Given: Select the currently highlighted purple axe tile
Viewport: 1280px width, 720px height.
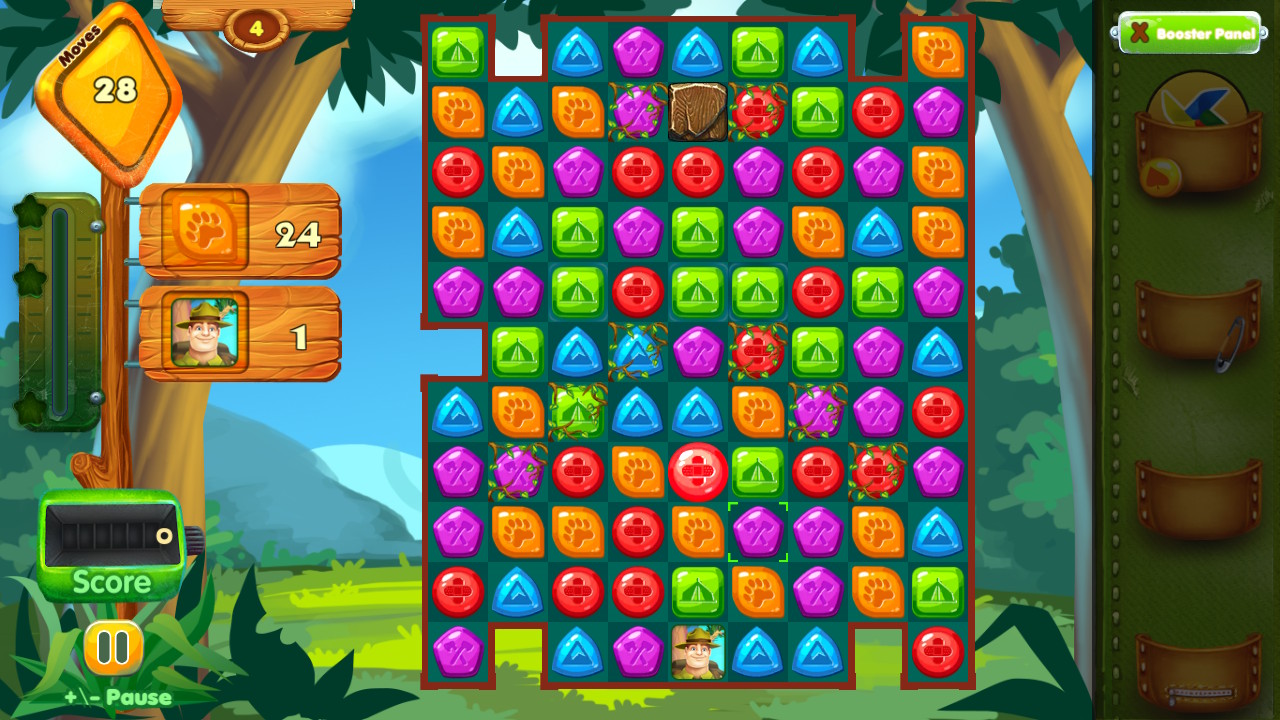Looking at the screenshot, I should 757,531.
